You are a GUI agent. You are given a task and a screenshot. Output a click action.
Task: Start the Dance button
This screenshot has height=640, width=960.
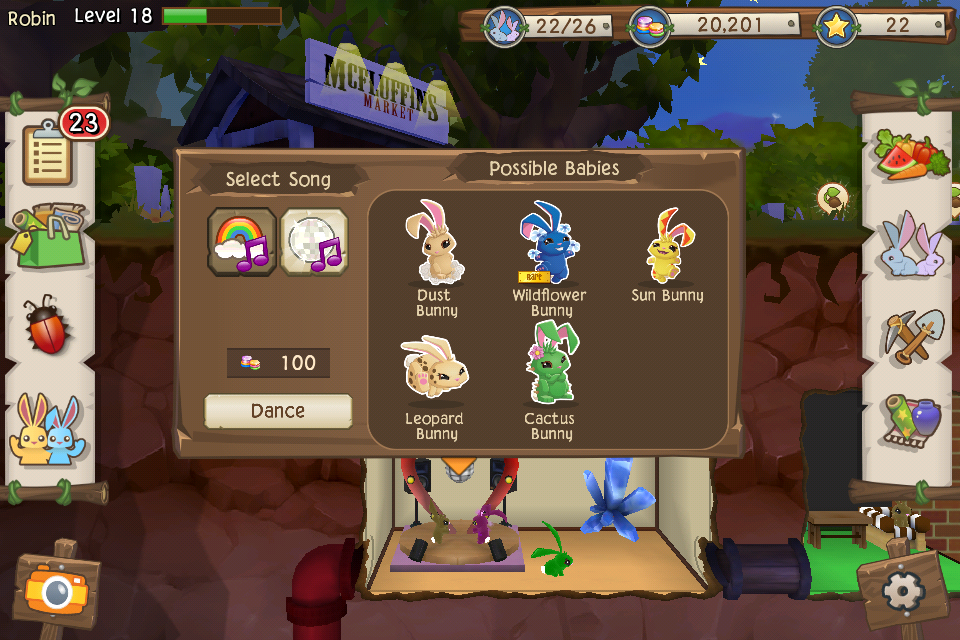278,411
